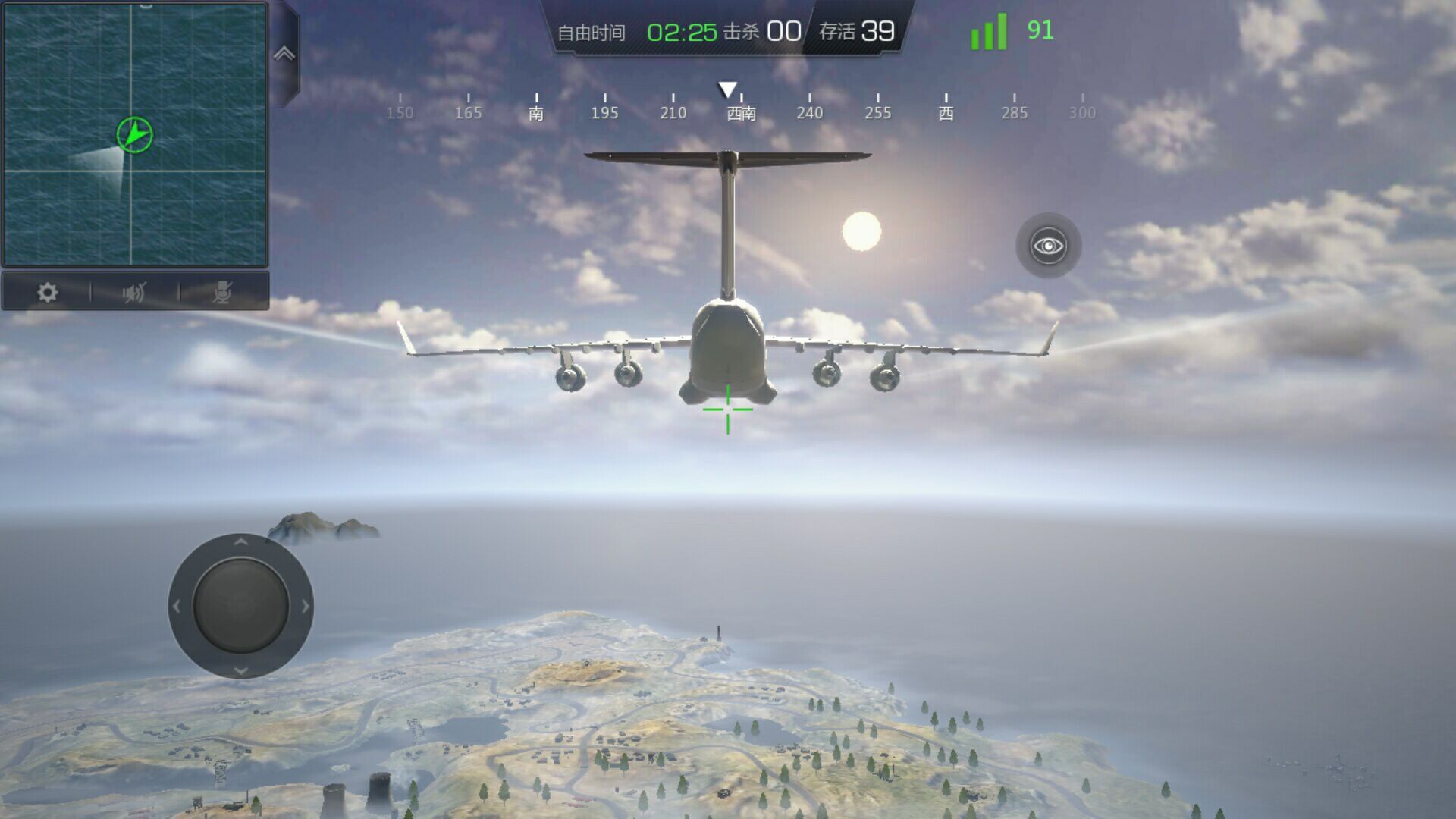Screen dimensions: 1456x819
Task: Toggle the muted speaker icon
Action: tap(134, 293)
